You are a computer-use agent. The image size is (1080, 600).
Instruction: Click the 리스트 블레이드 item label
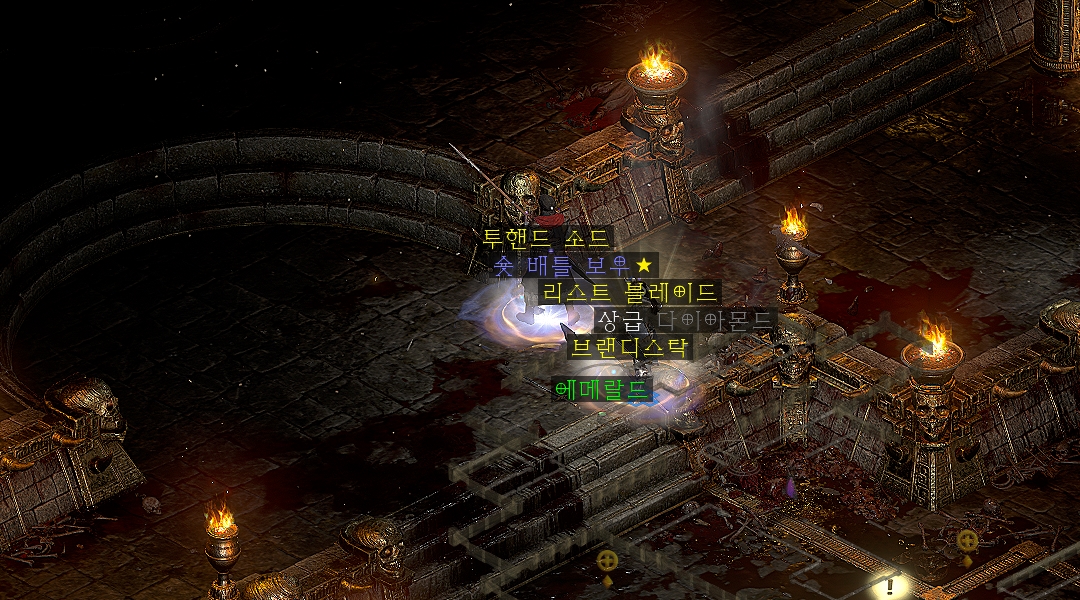pyautogui.click(x=629, y=293)
